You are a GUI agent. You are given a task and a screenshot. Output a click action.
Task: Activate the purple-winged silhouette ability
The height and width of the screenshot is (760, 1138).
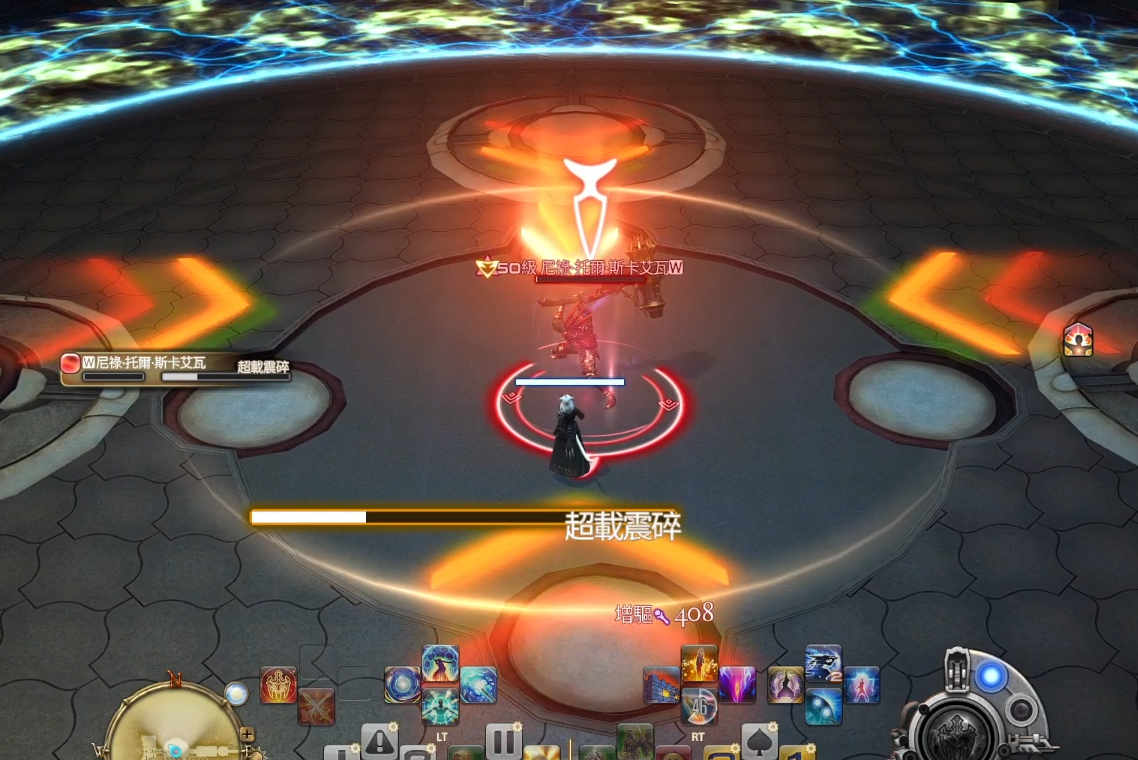pyautogui.click(x=785, y=685)
